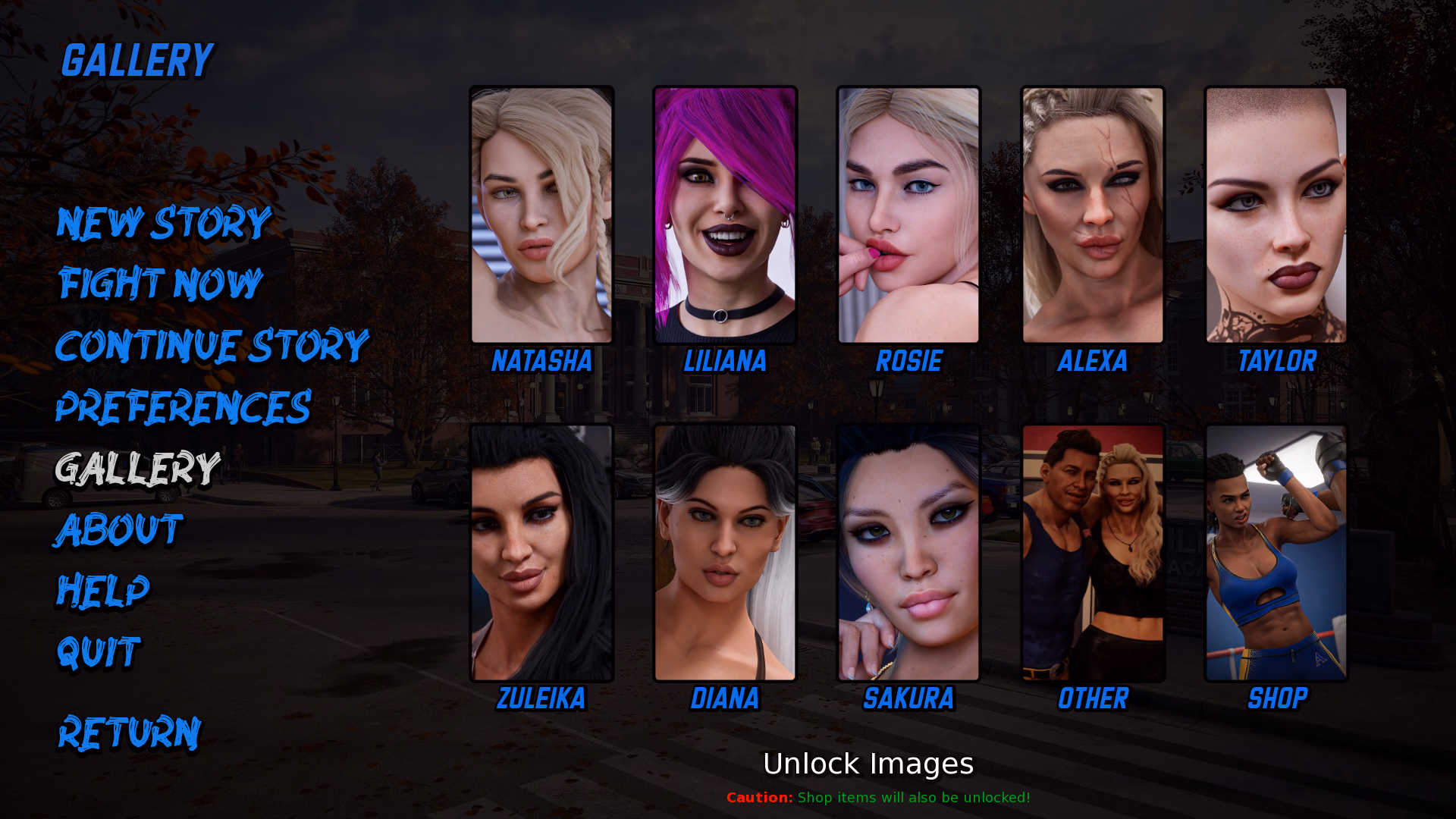Open the About page
The image size is (1456, 819).
[x=119, y=529]
